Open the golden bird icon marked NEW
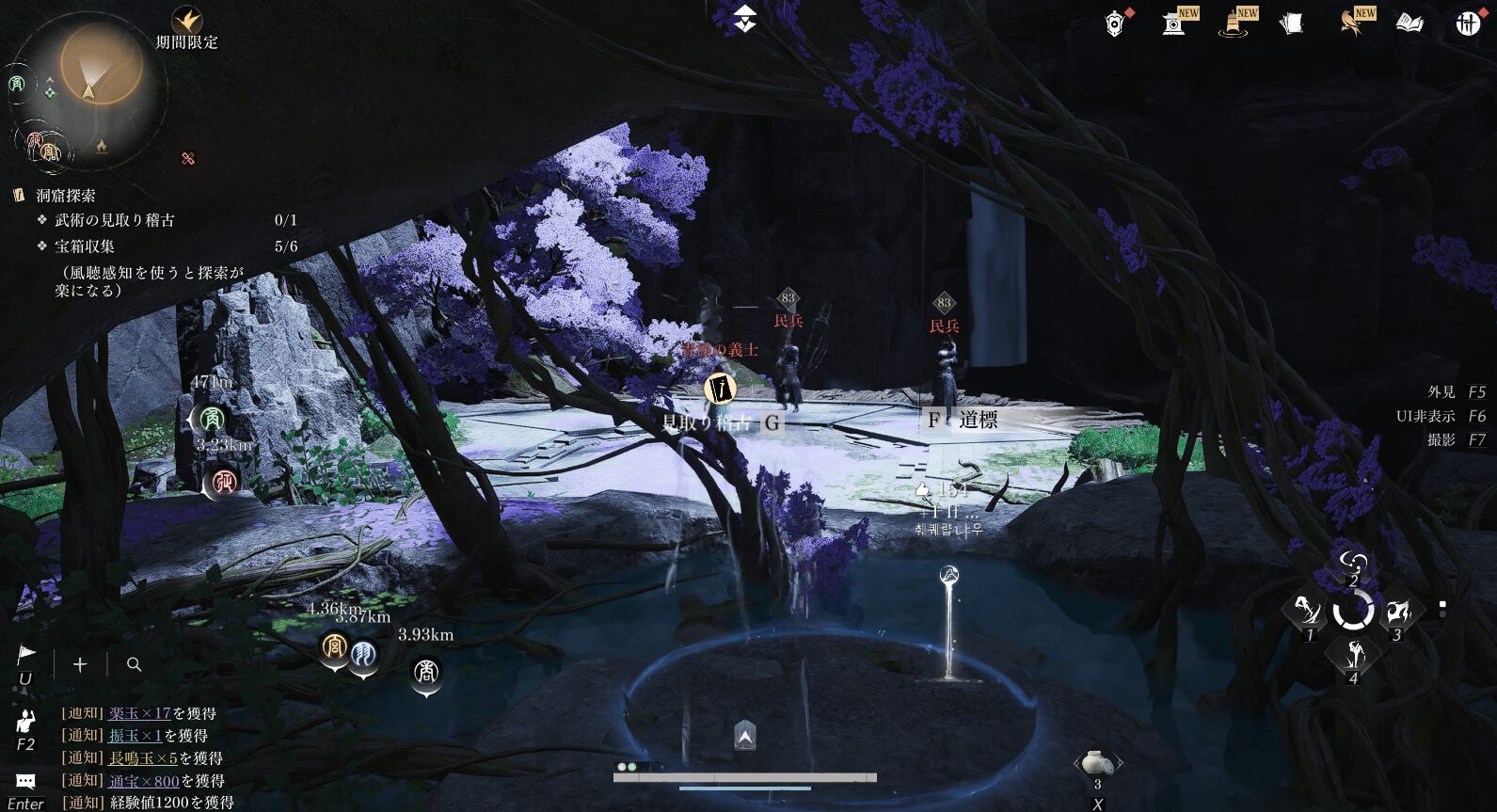 (1351, 24)
